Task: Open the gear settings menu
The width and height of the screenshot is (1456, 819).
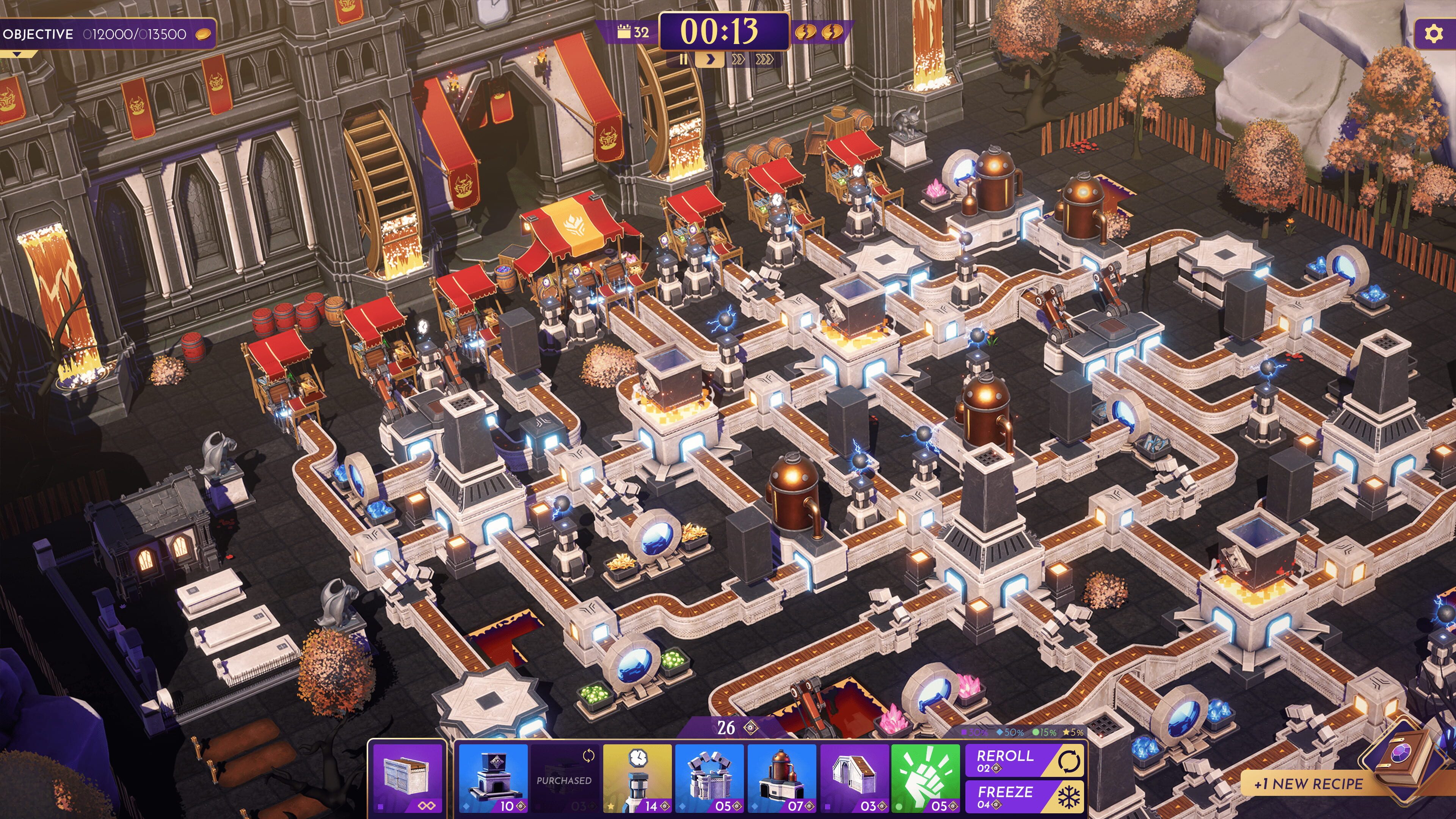Action: click(x=1433, y=35)
